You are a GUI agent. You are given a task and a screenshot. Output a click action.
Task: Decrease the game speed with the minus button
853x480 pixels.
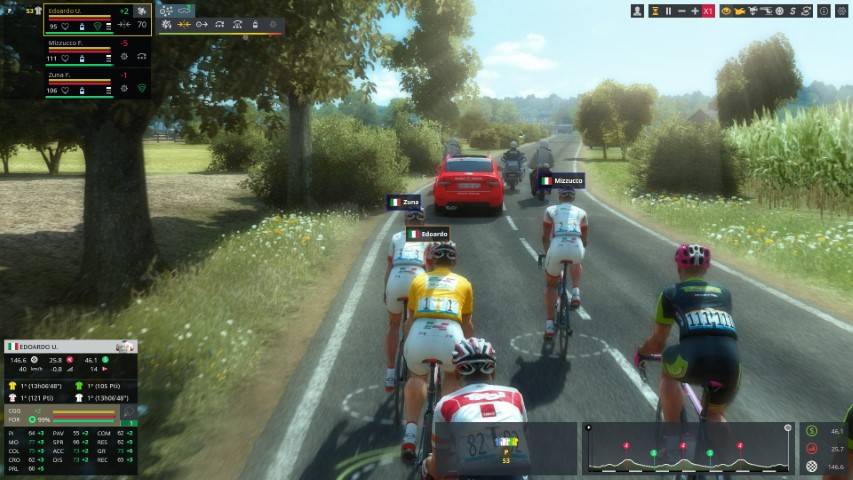(682, 11)
